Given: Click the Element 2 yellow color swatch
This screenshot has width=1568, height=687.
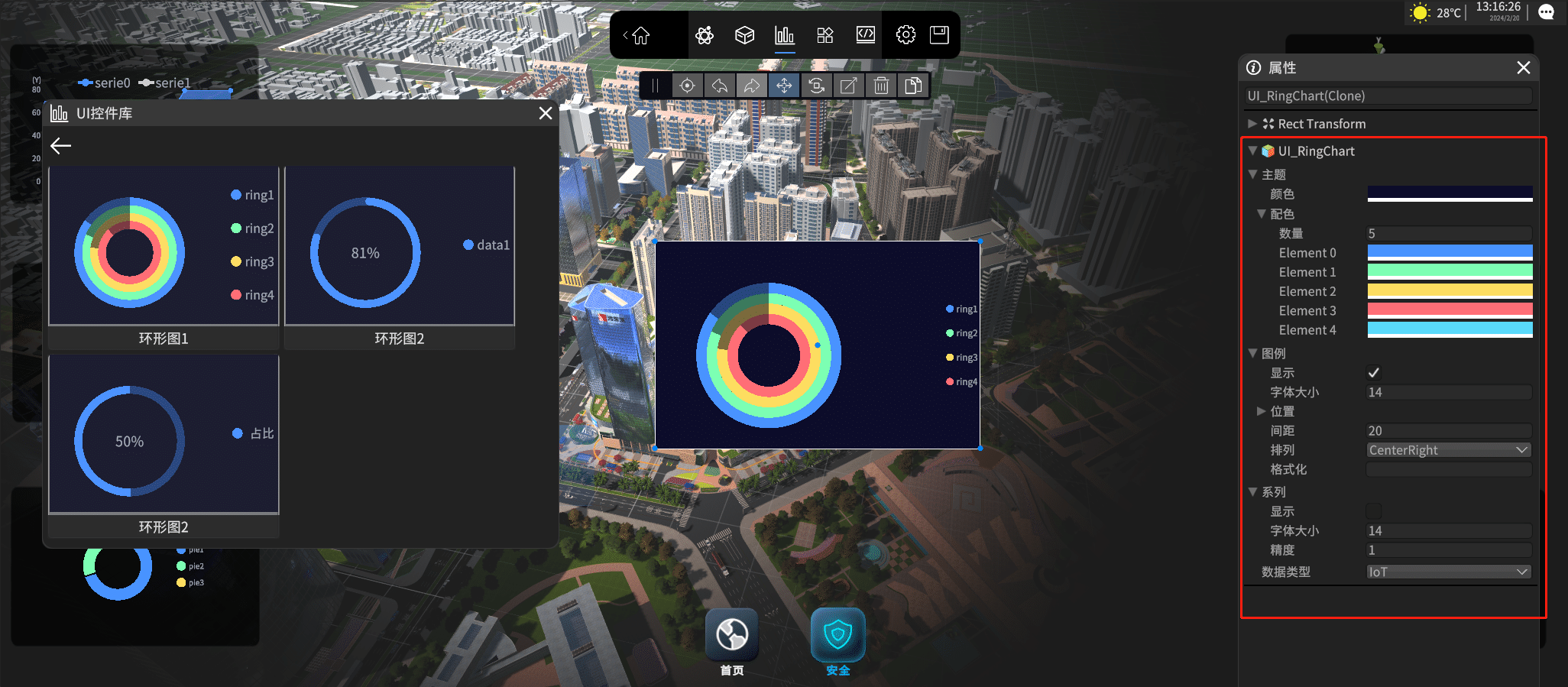Looking at the screenshot, I should 1450,291.
